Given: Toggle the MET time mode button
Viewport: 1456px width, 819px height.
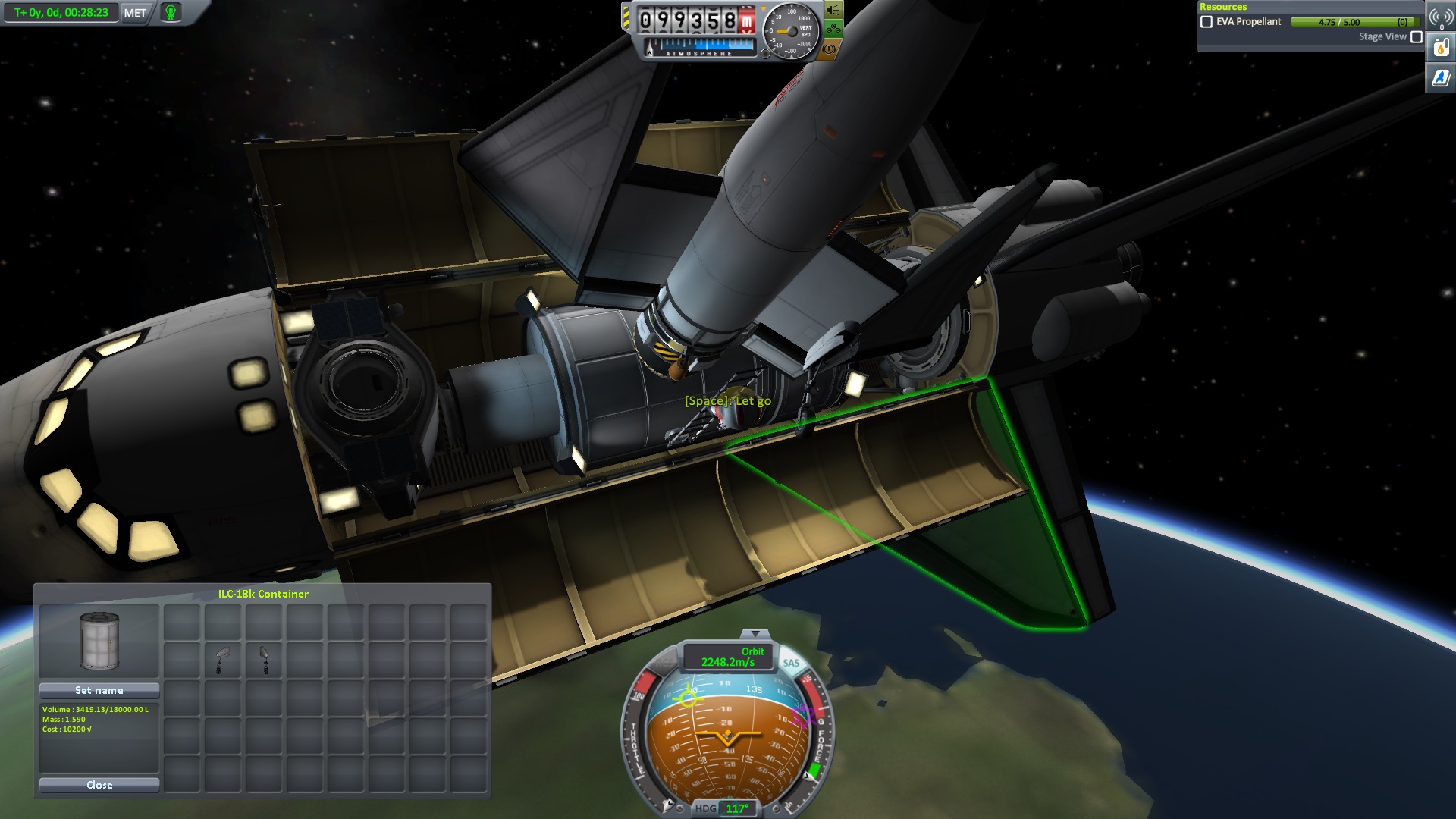Looking at the screenshot, I should coord(135,13).
